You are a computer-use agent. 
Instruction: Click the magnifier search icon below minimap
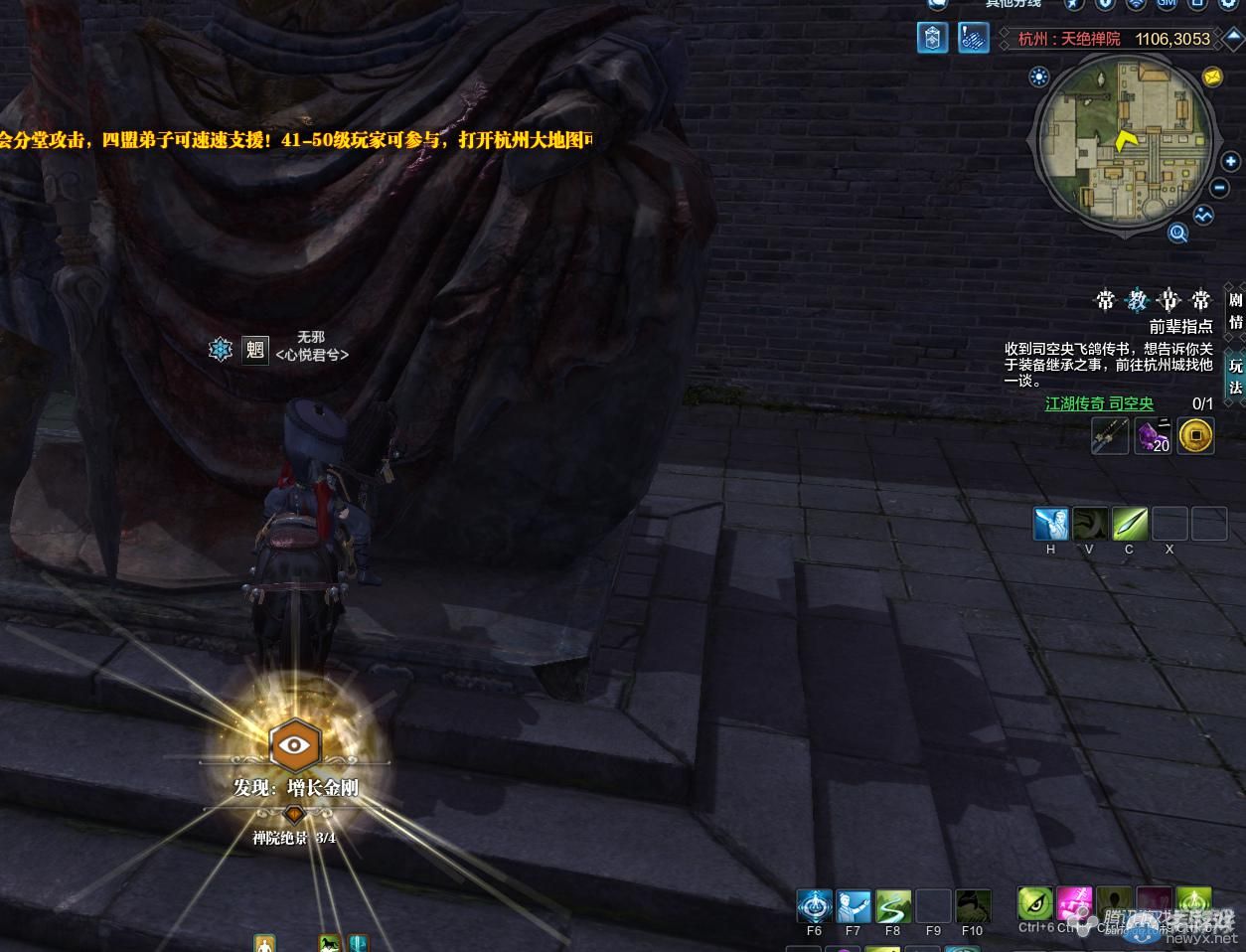(1178, 234)
